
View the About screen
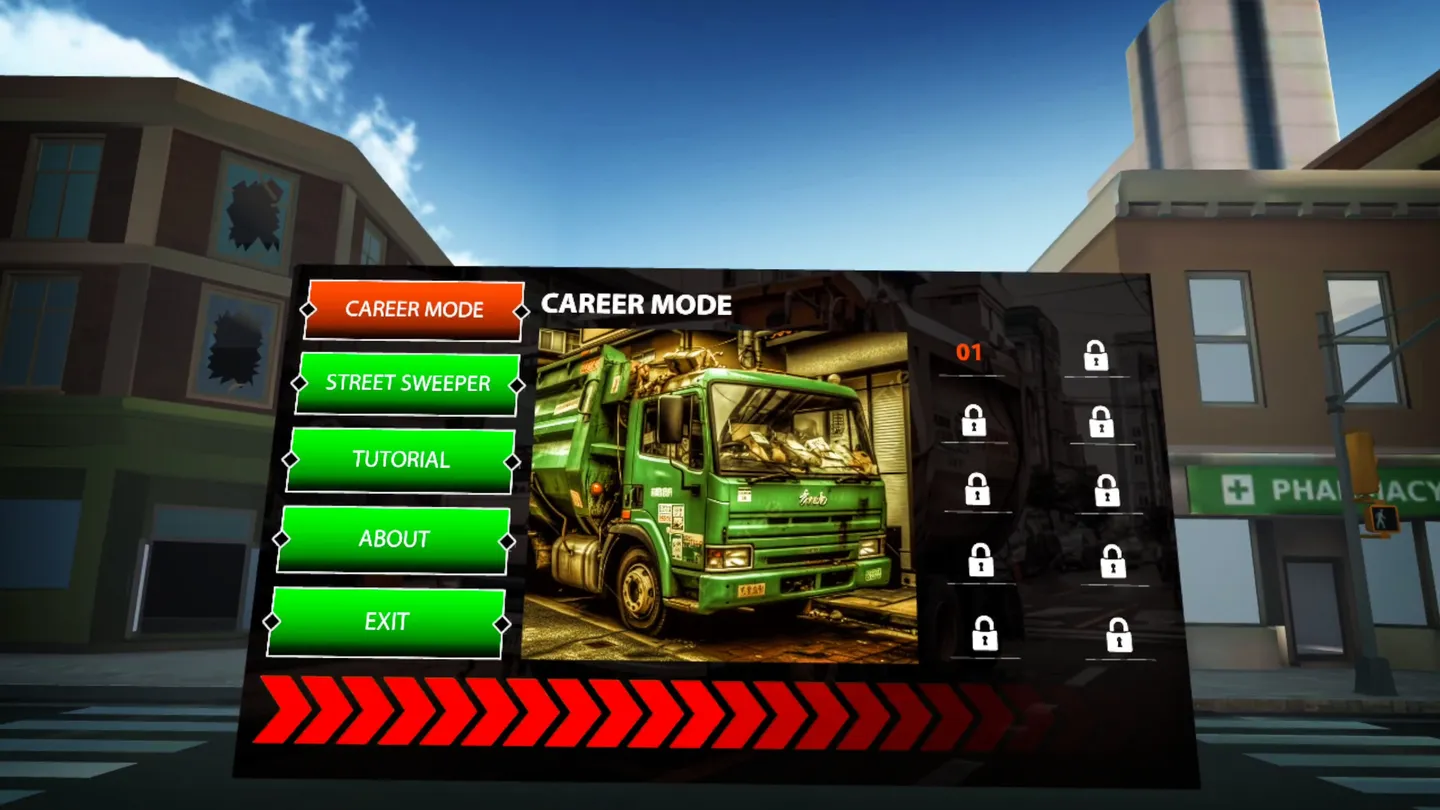(x=392, y=538)
